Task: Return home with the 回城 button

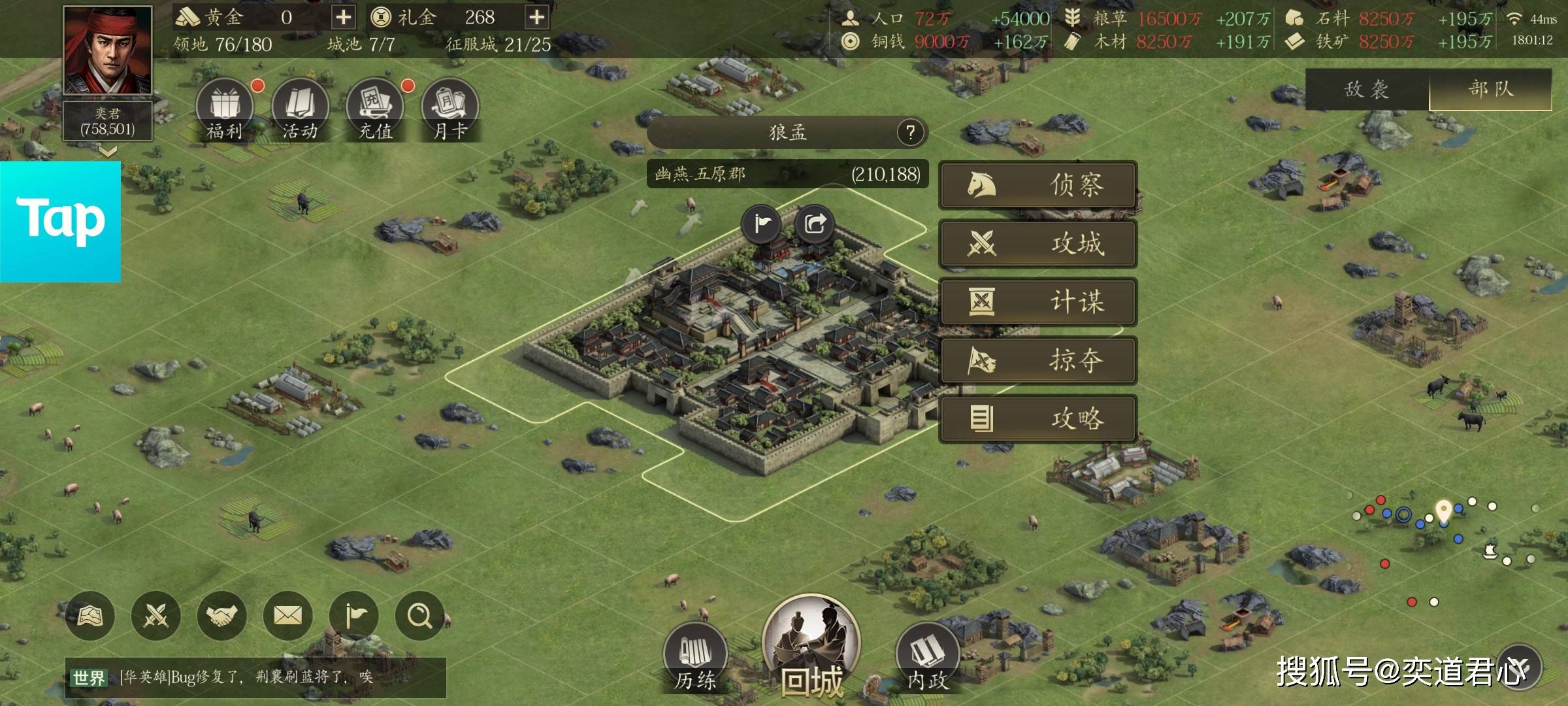Action: click(811, 647)
